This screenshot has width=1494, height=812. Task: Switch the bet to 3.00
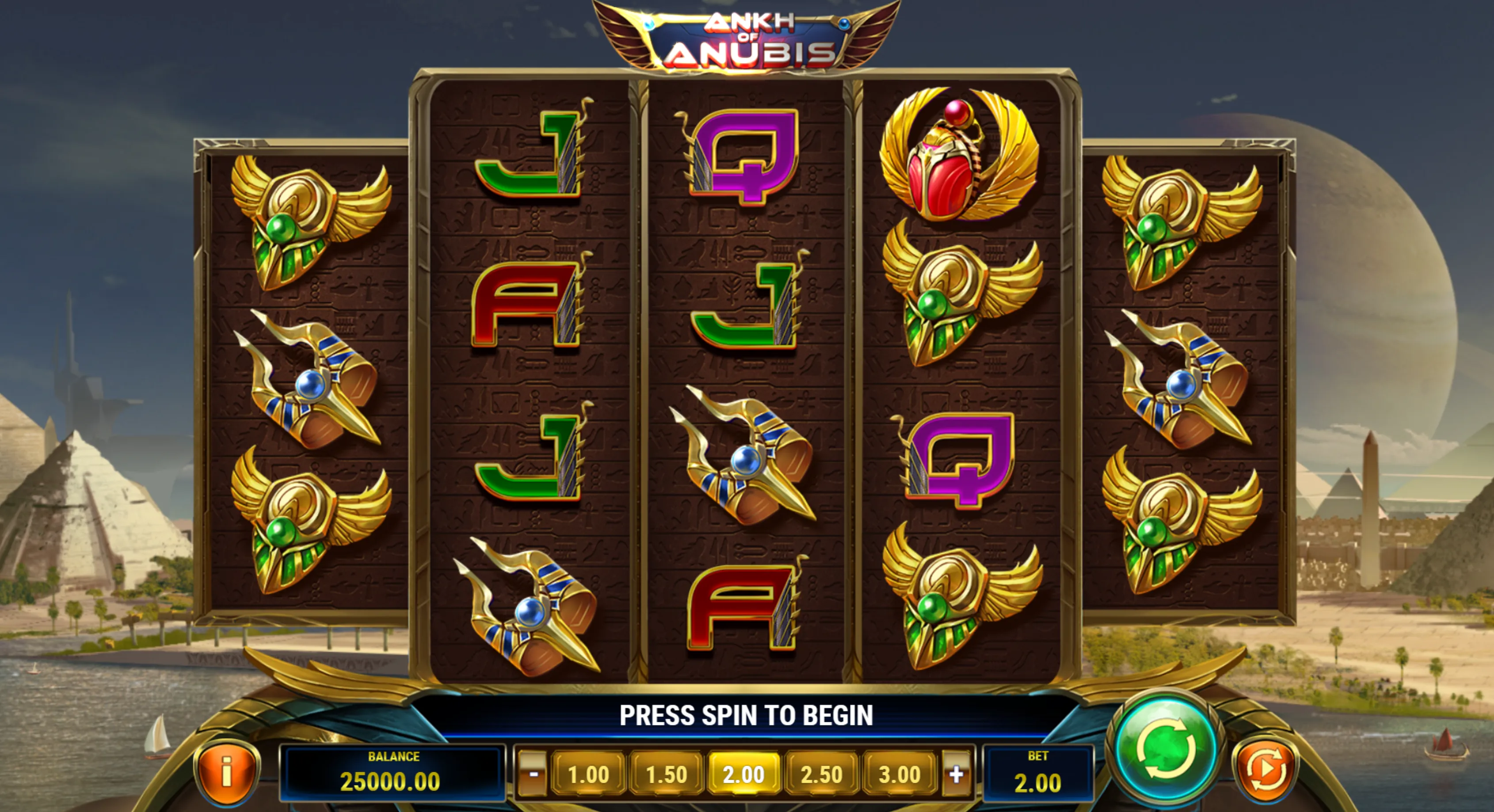(x=899, y=774)
